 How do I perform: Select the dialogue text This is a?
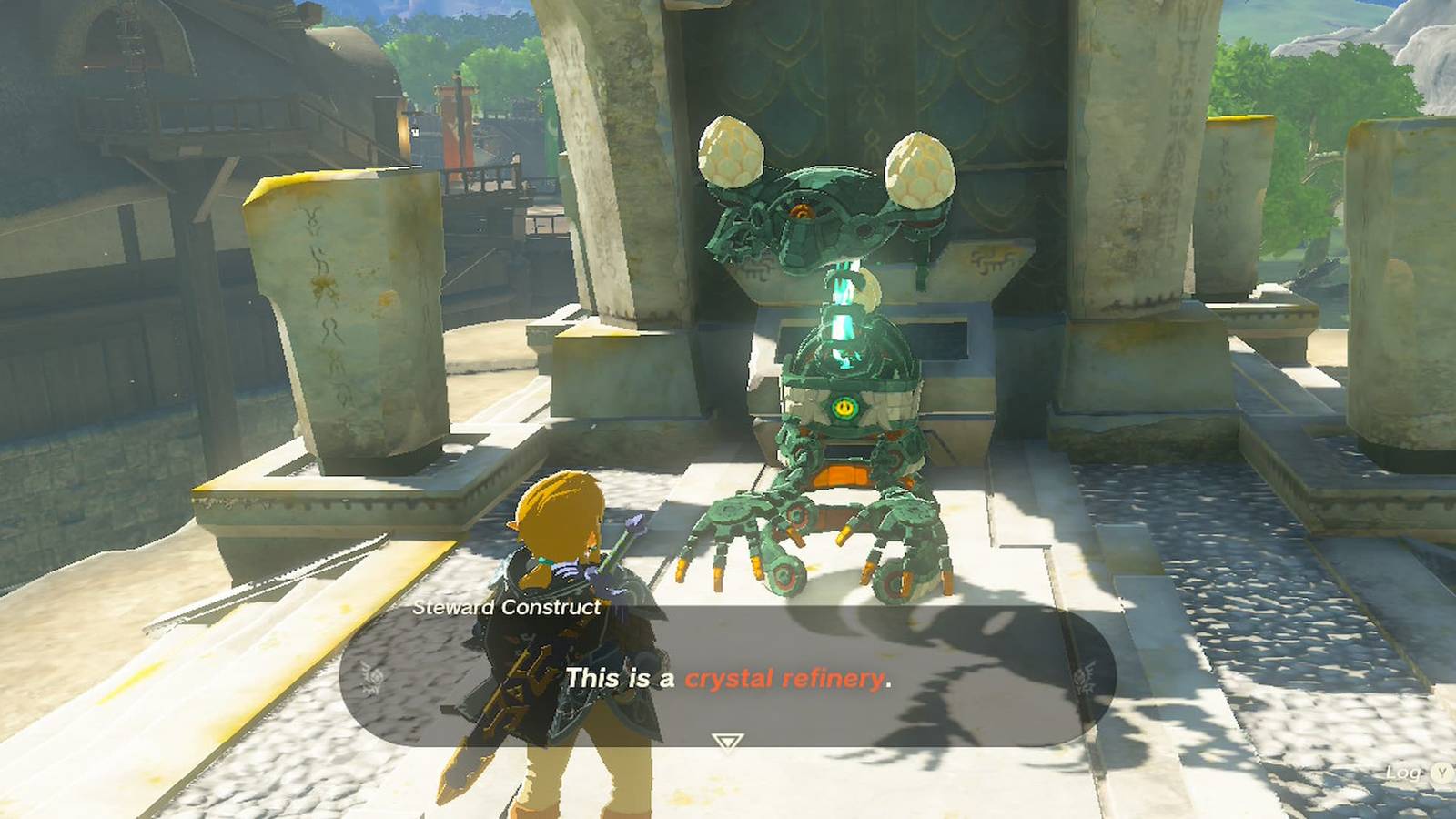click(x=619, y=677)
